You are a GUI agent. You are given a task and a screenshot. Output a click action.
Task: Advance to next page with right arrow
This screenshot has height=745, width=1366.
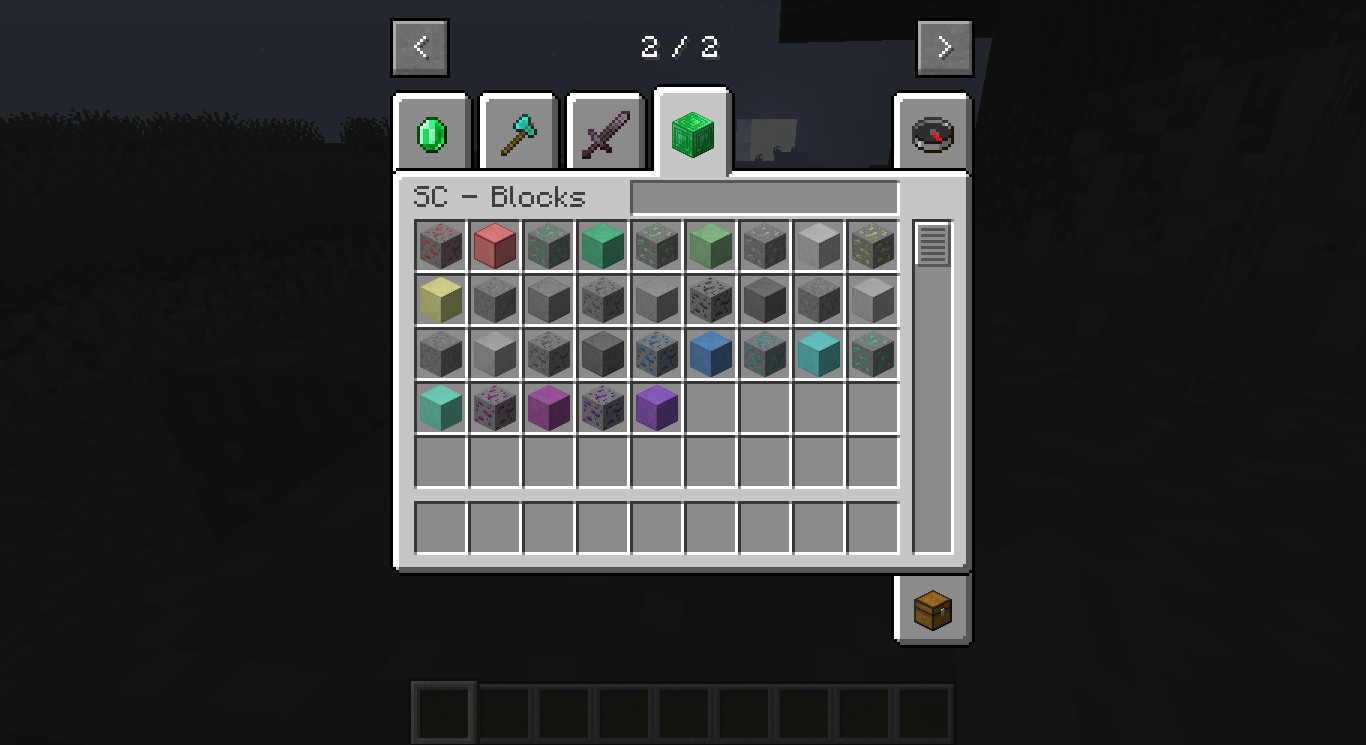click(x=944, y=46)
